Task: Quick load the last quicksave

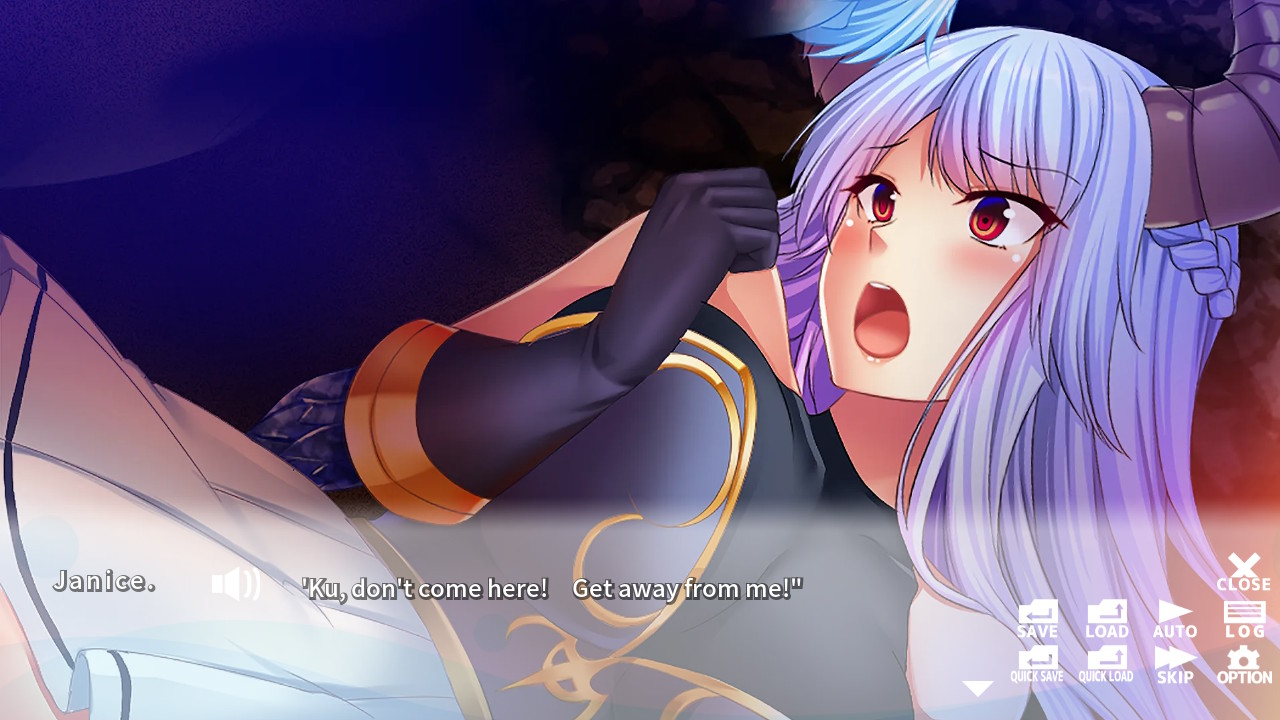Action: click(x=1106, y=665)
